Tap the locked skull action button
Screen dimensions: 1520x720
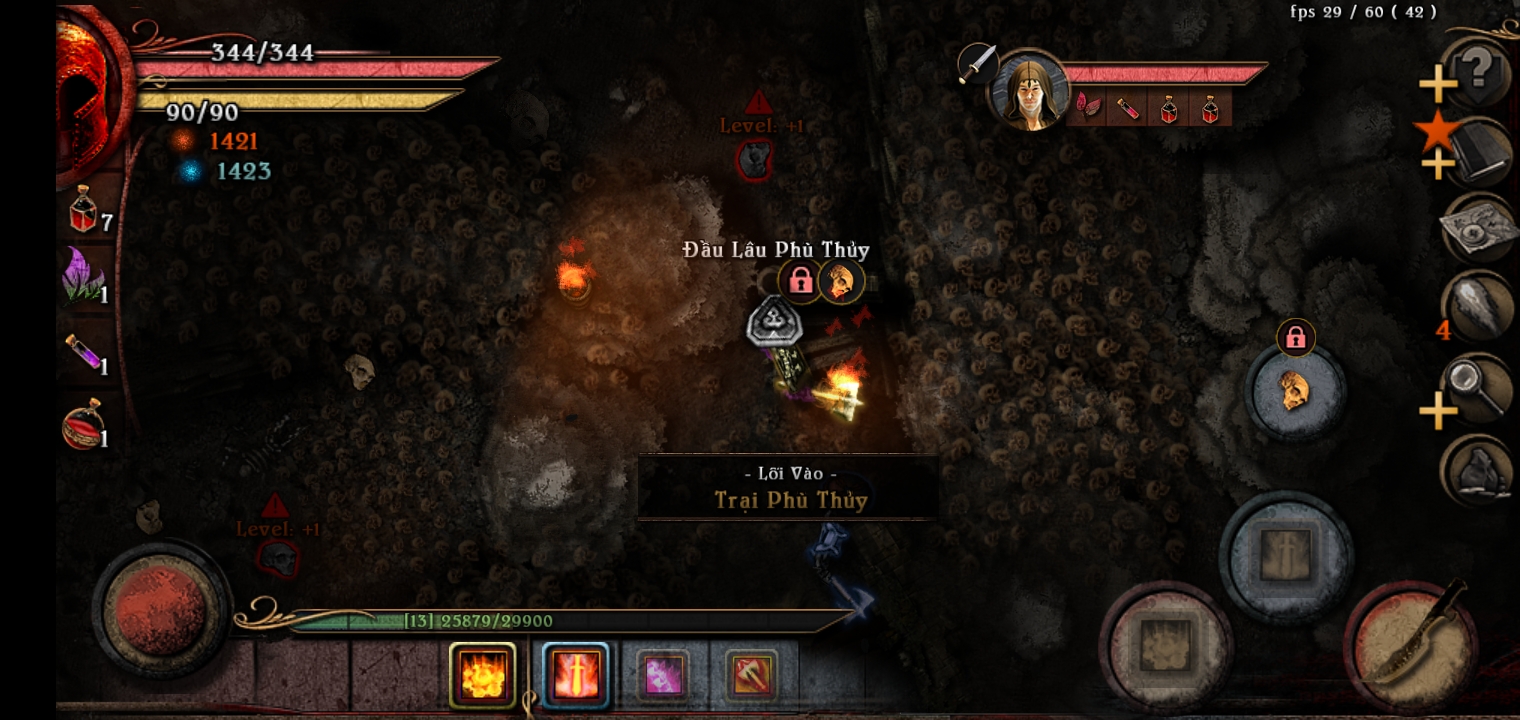(1295, 391)
